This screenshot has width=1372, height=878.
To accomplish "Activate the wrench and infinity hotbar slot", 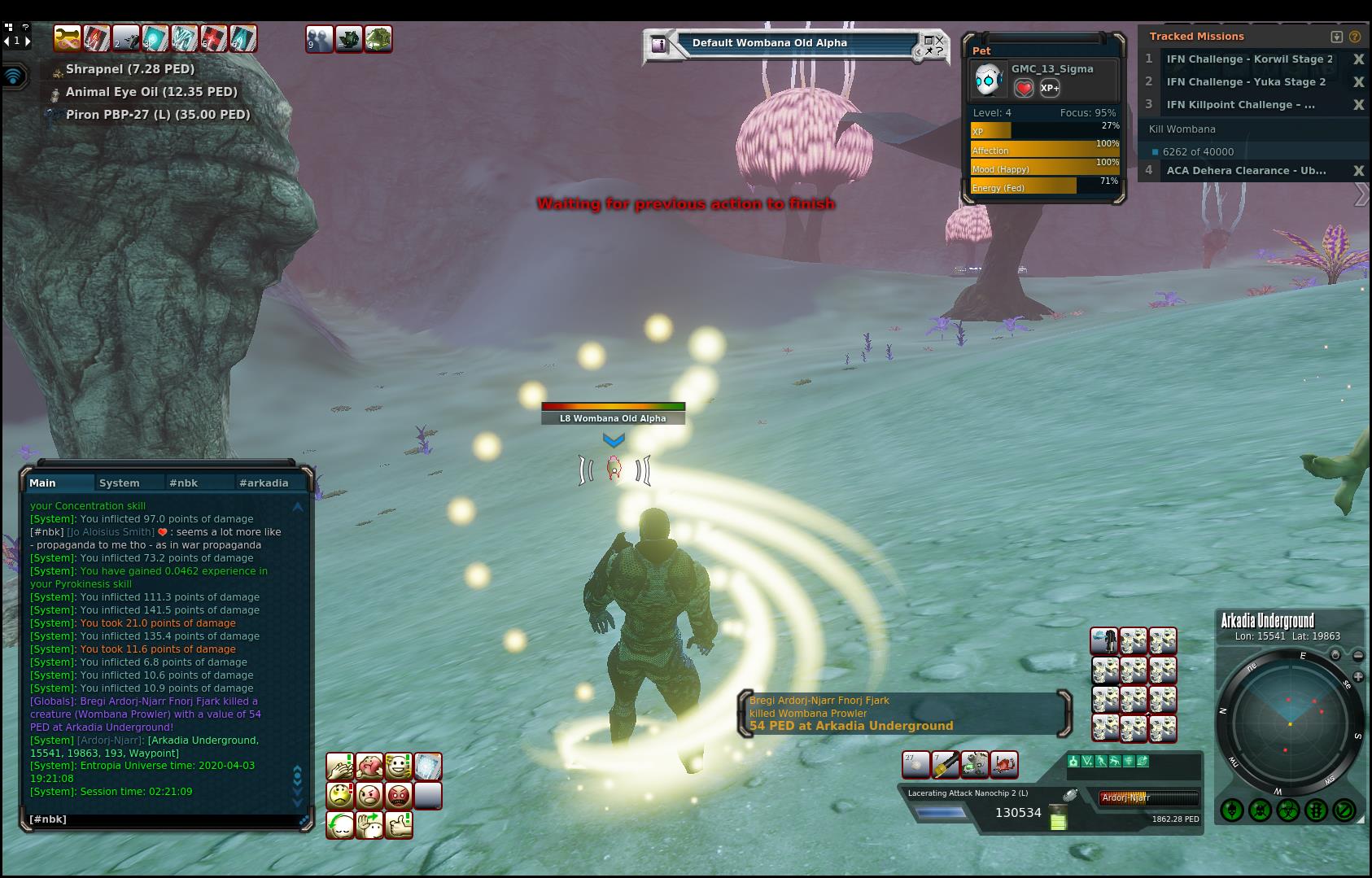I will (67, 38).
